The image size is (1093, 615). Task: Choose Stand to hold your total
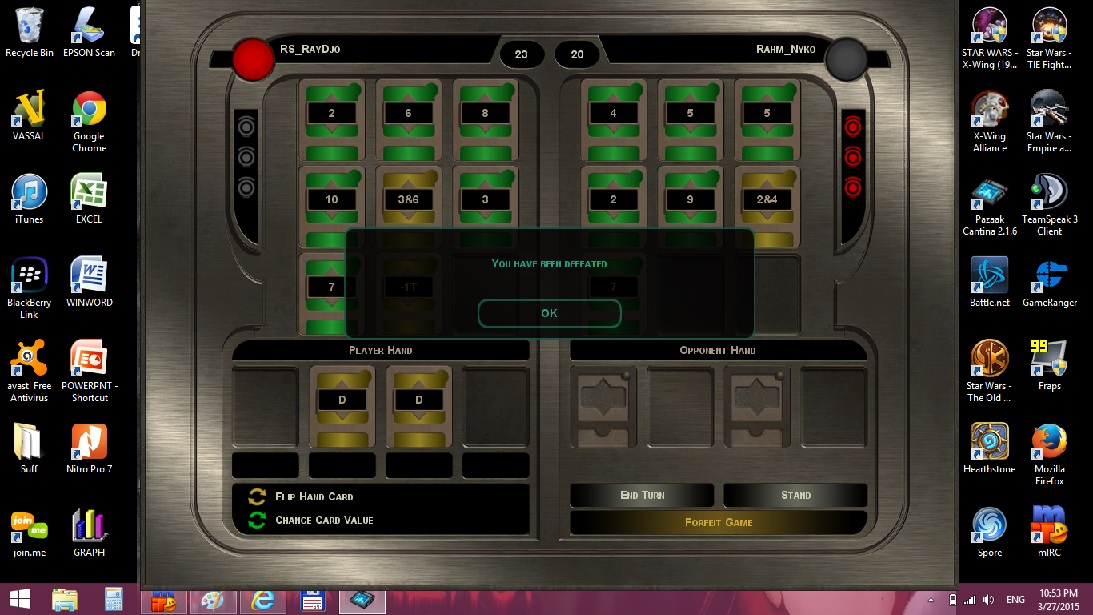click(795, 495)
